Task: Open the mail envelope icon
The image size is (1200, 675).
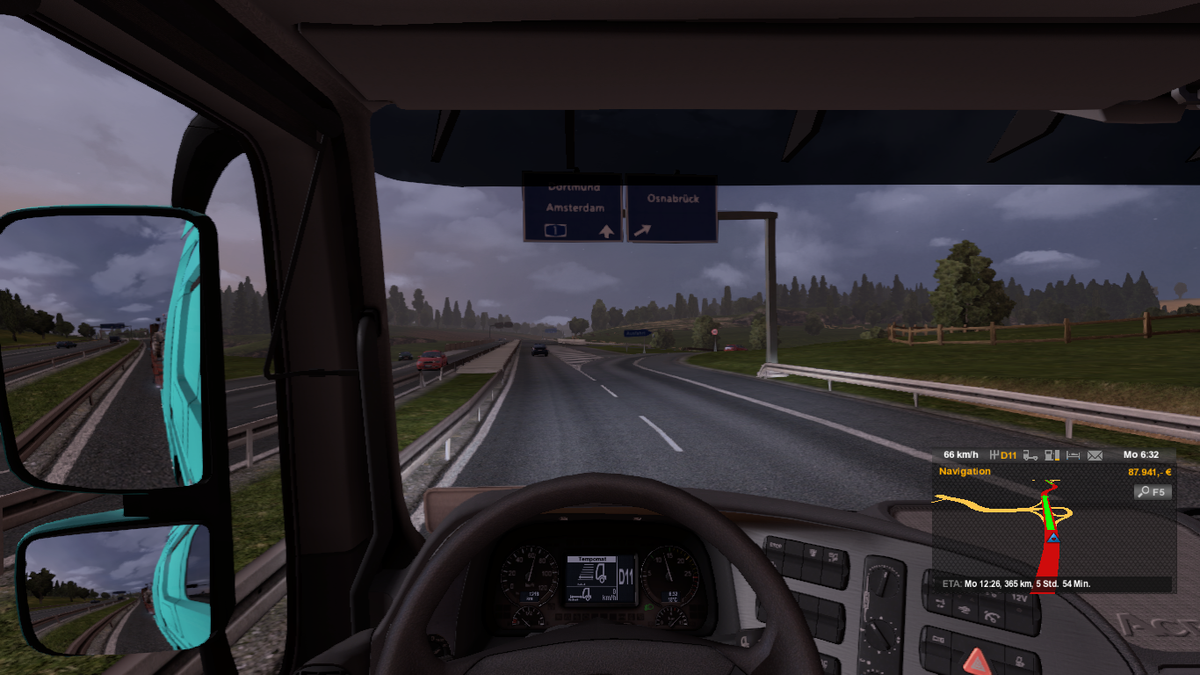Action: (1094, 456)
